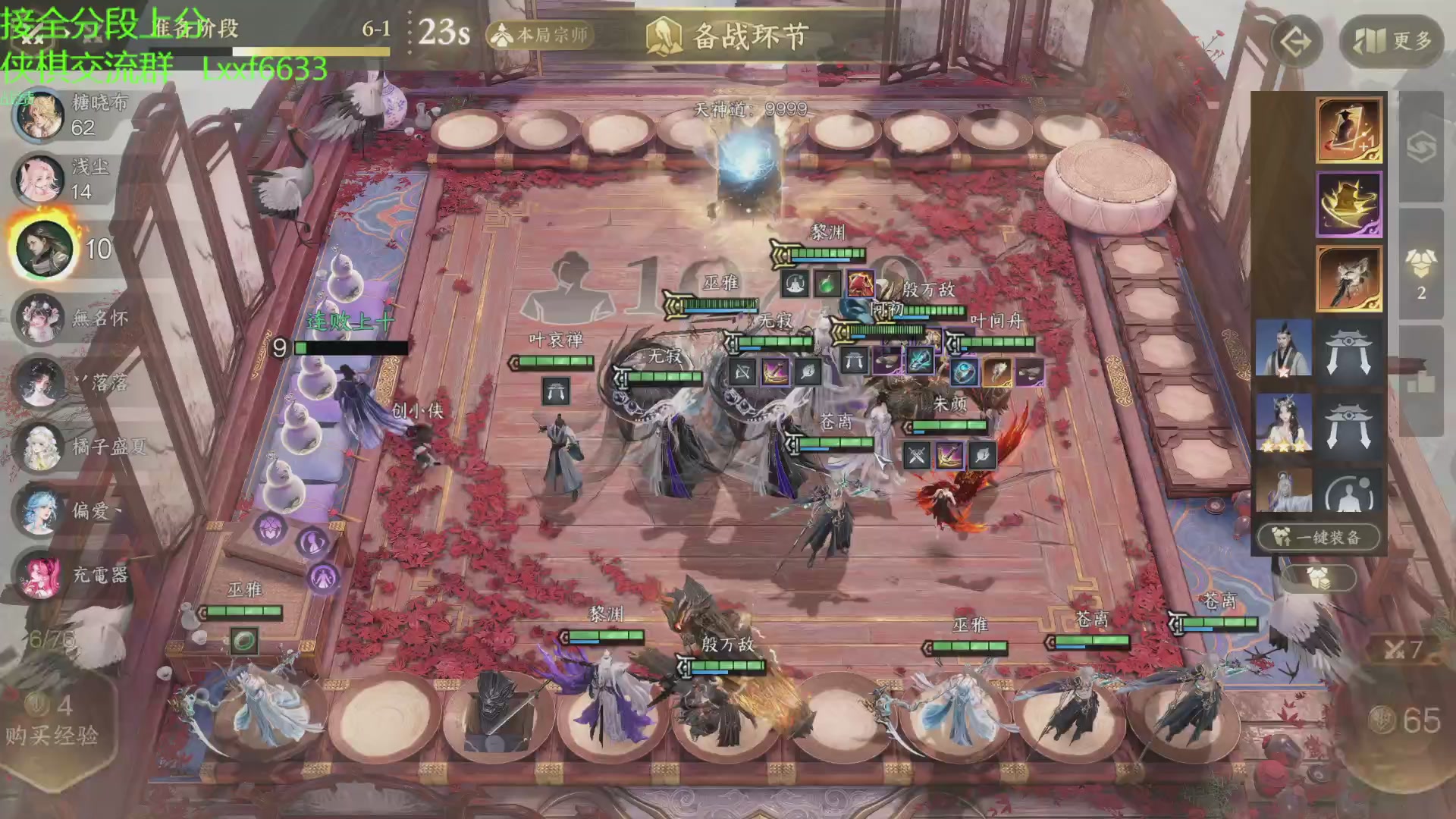
Task: Buy experience with 购买经验
Action: [x=53, y=720]
